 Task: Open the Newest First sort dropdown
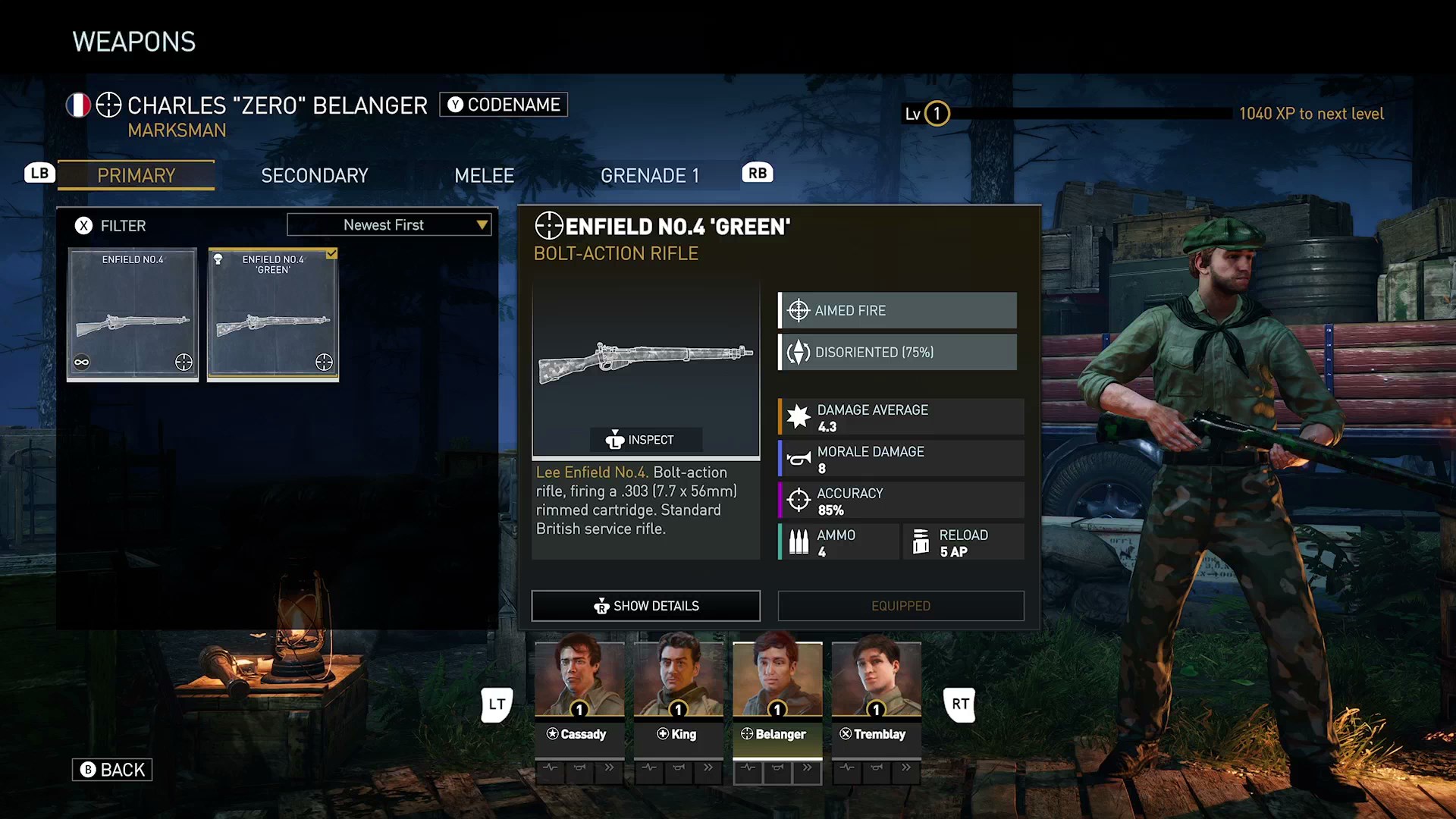pos(389,224)
